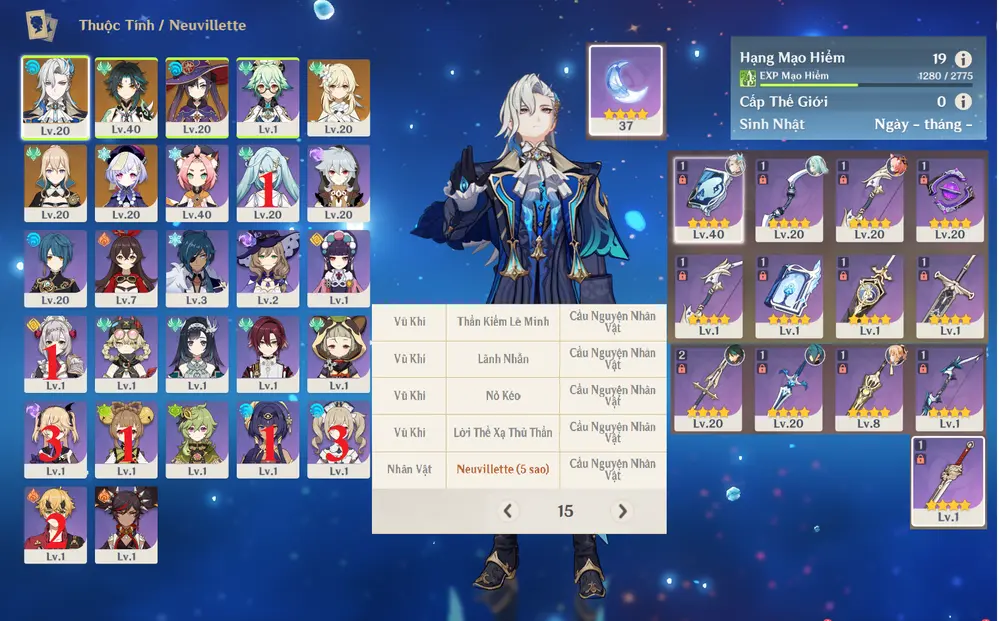Select Xinyan's character card
The image size is (999, 621).
126,525
